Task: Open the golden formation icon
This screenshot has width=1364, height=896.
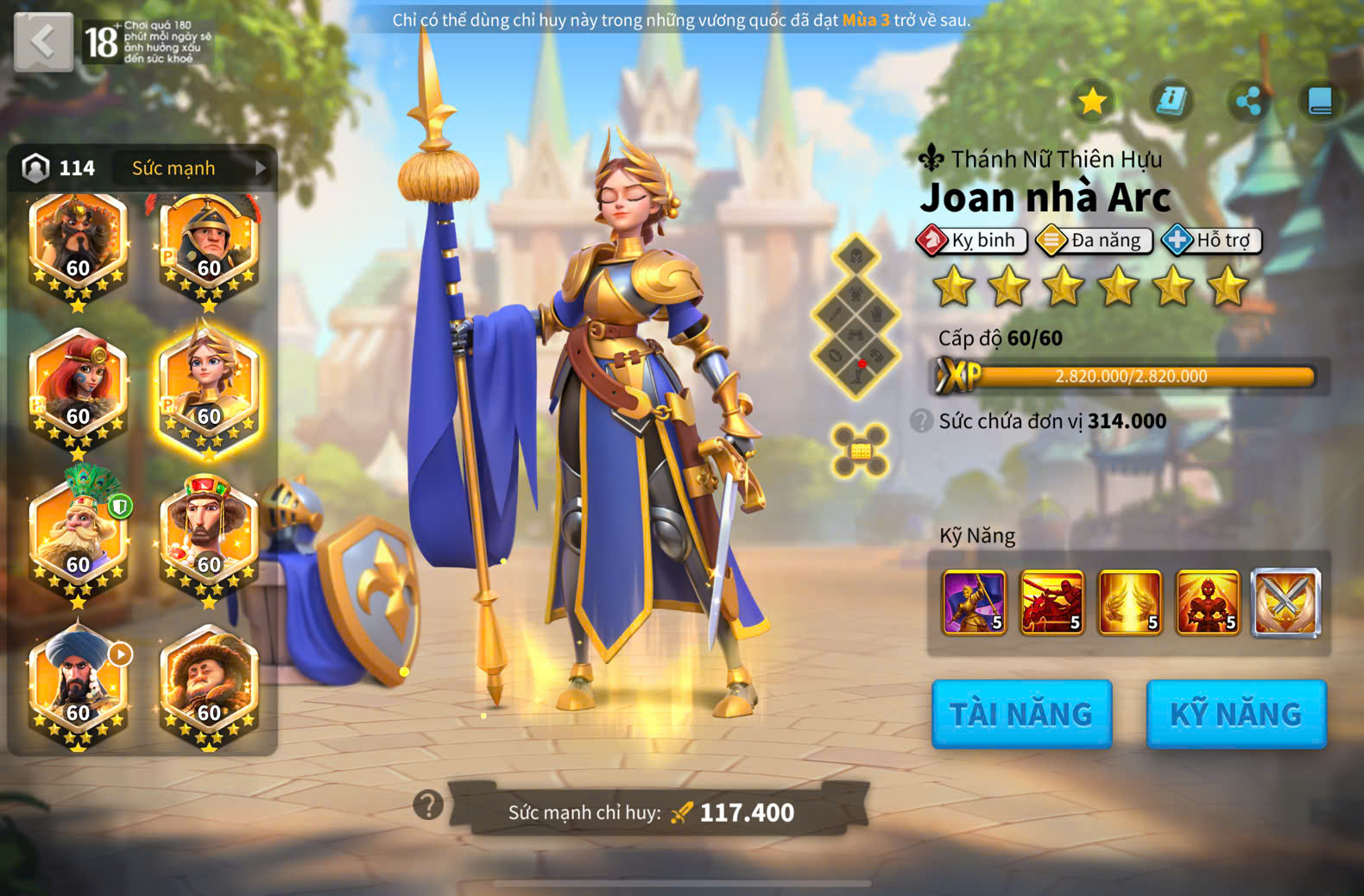Action: [x=860, y=451]
